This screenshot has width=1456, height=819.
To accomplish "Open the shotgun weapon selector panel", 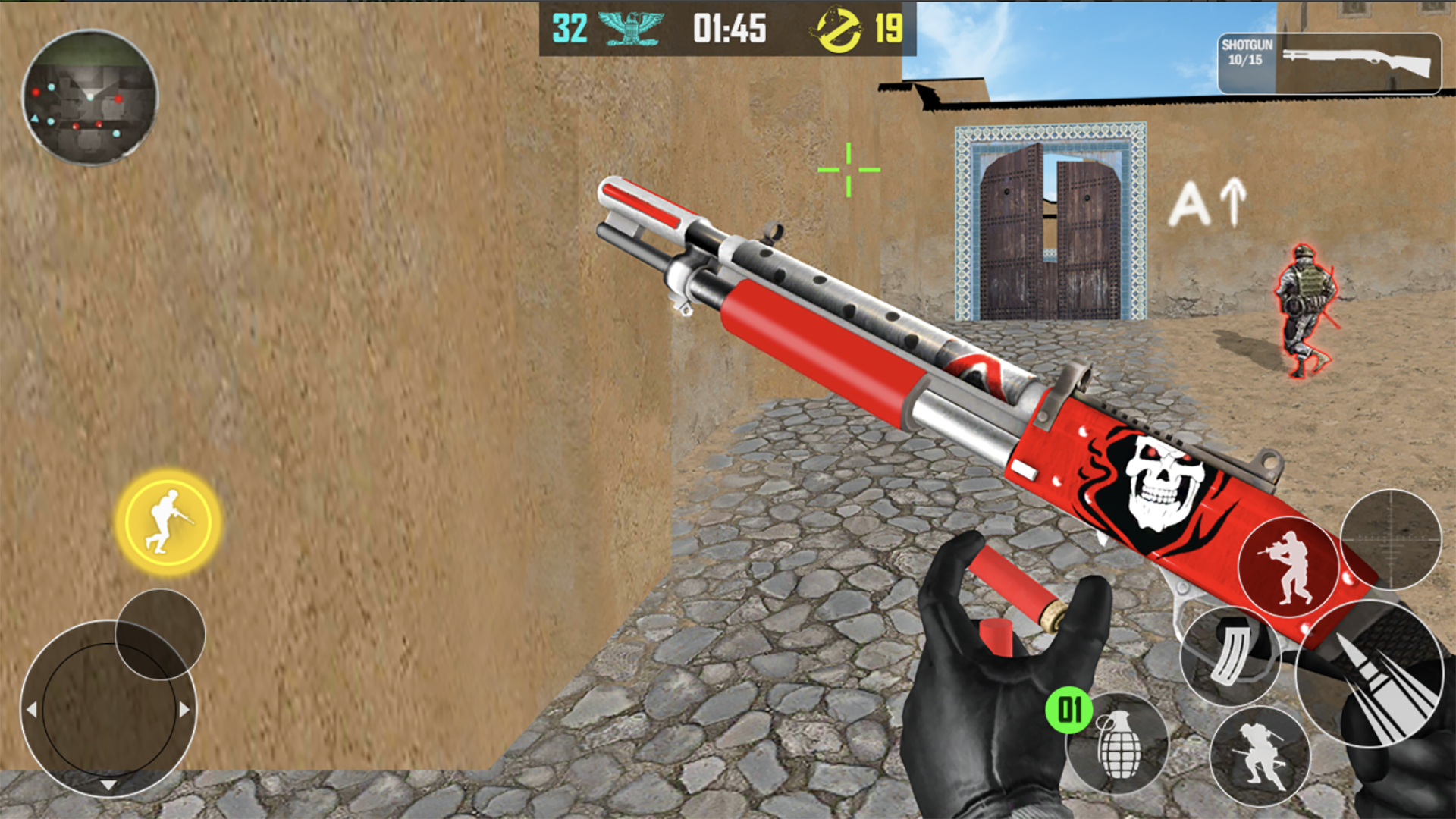I will pyautogui.click(x=1329, y=64).
